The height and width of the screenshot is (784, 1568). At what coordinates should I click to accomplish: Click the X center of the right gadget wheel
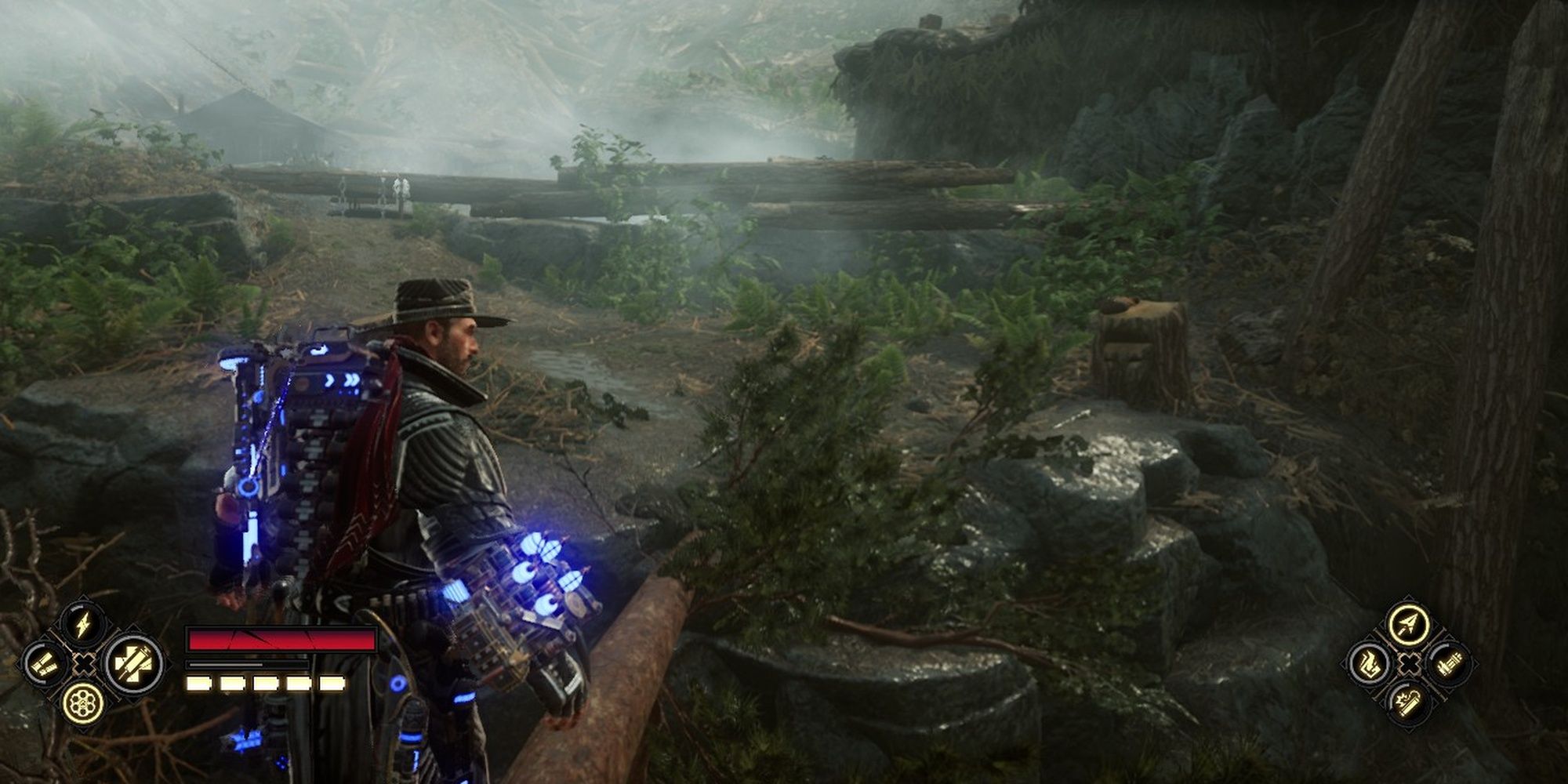coord(1409,664)
